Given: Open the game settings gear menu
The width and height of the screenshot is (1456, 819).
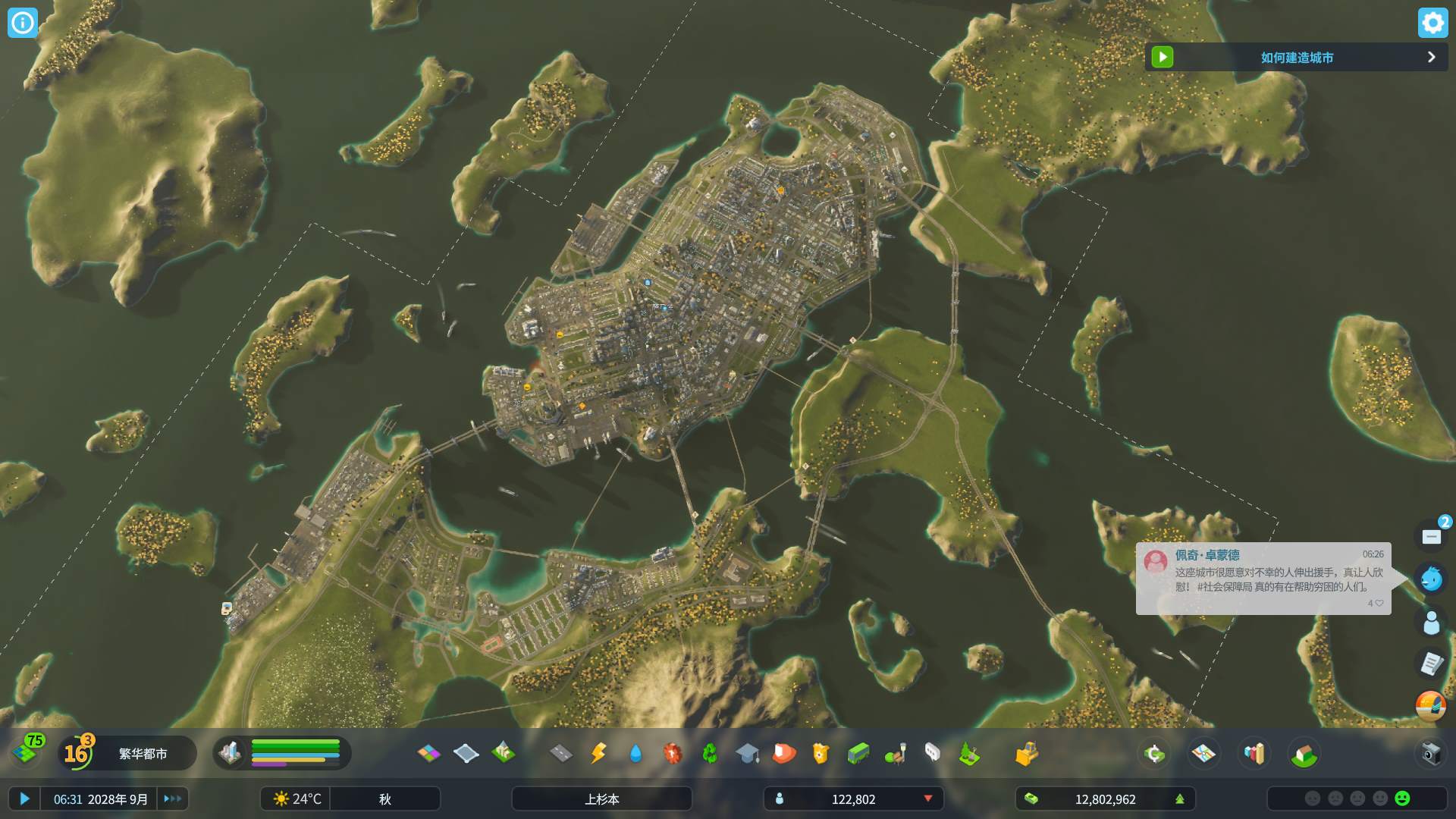Looking at the screenshot, I should point(1432,23).
